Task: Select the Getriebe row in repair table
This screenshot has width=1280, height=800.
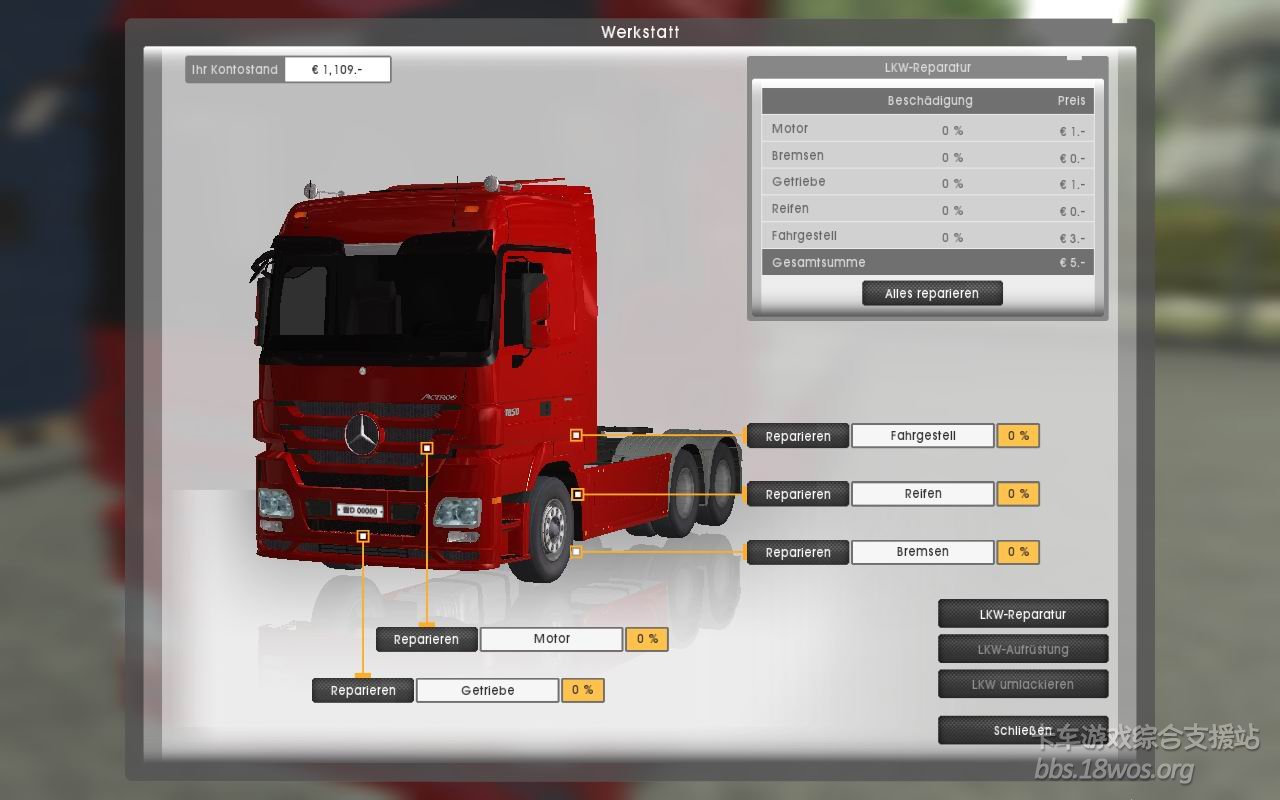Action: tap(927, 182)
